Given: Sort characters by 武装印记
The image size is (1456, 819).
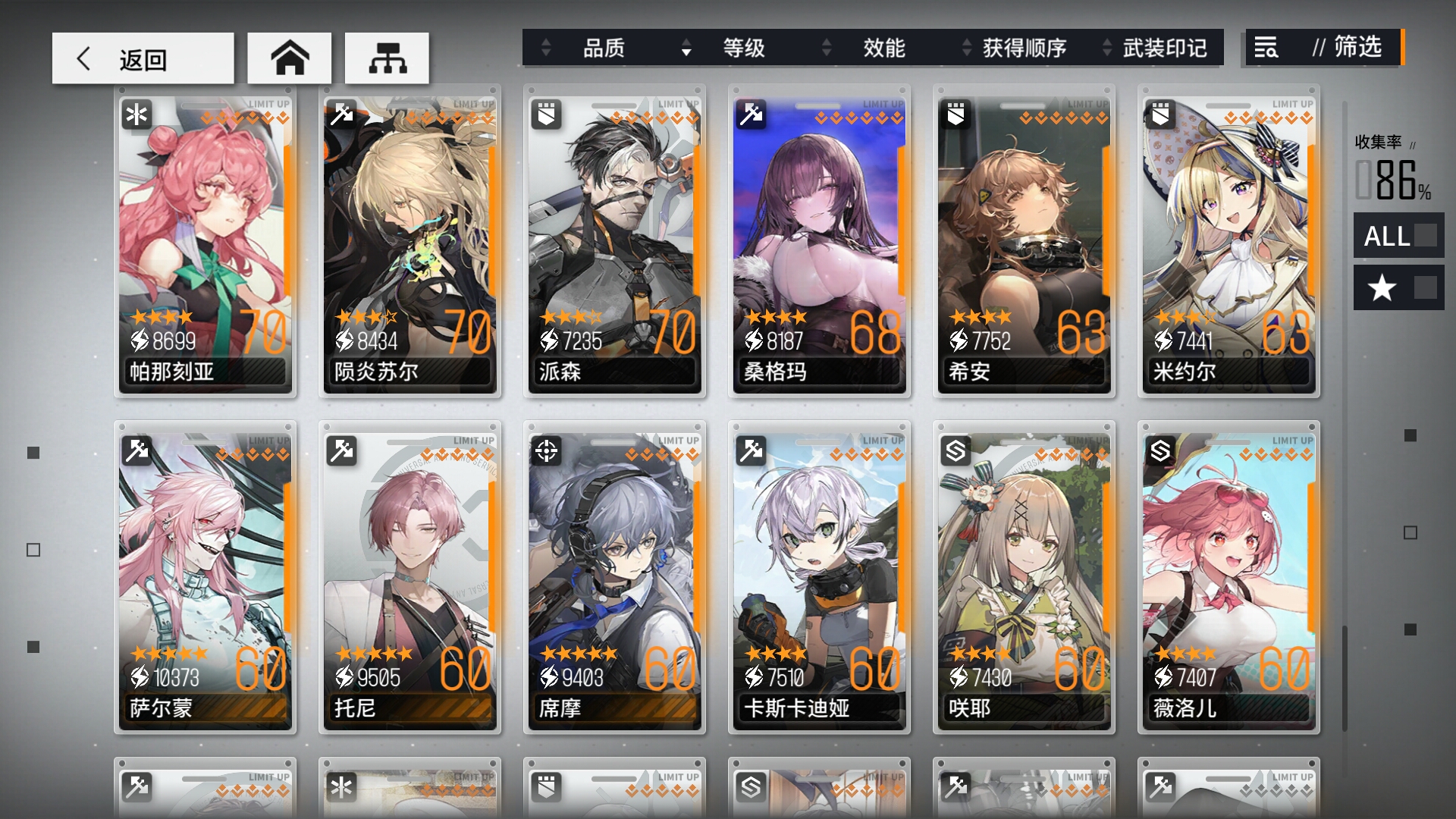Looking at the screenshot, I should pos(1164,49).
